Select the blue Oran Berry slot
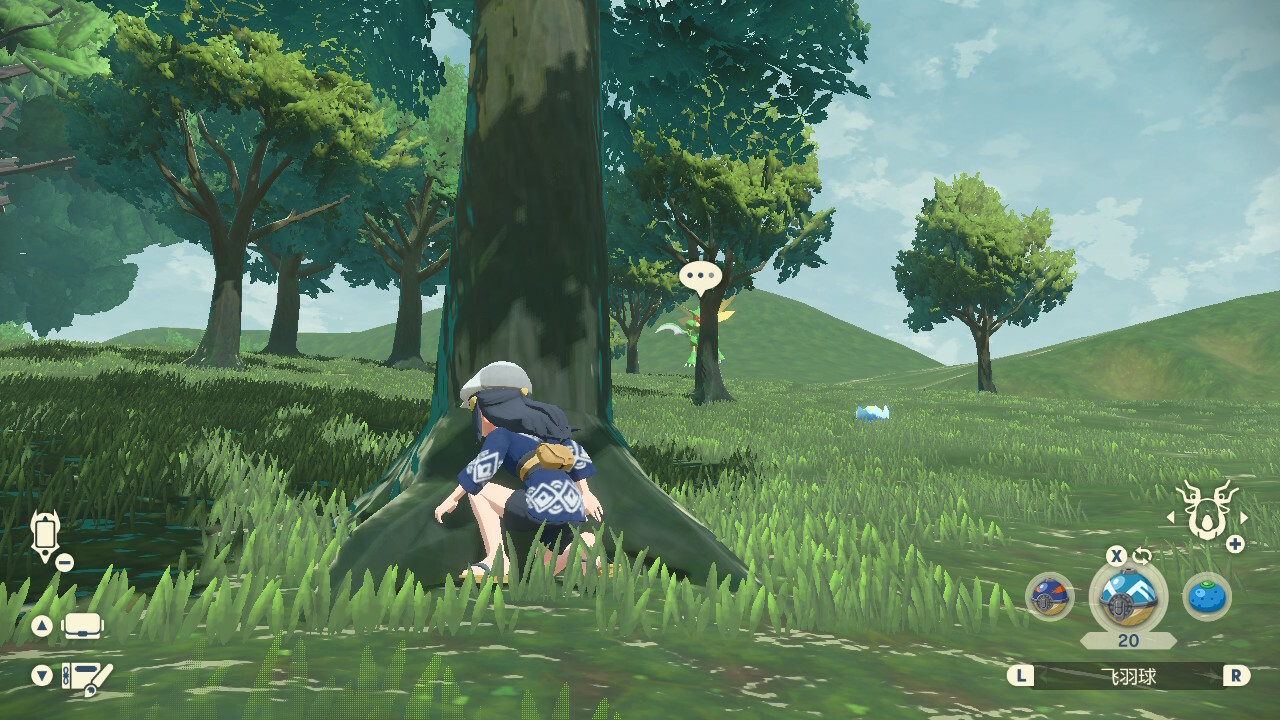This screenshot has width=1280, height=720. (x=1206, y=597)
